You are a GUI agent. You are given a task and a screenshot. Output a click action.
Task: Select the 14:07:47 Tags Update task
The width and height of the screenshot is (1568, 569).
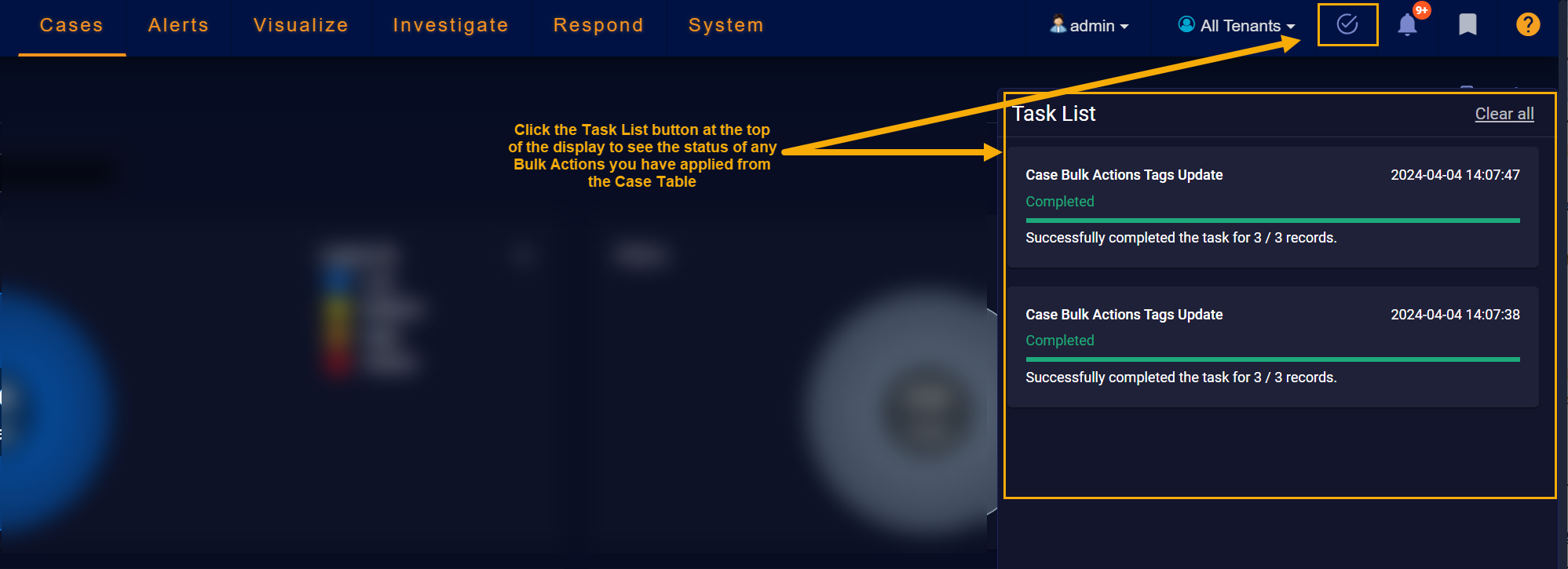(x=1272, y=207)
